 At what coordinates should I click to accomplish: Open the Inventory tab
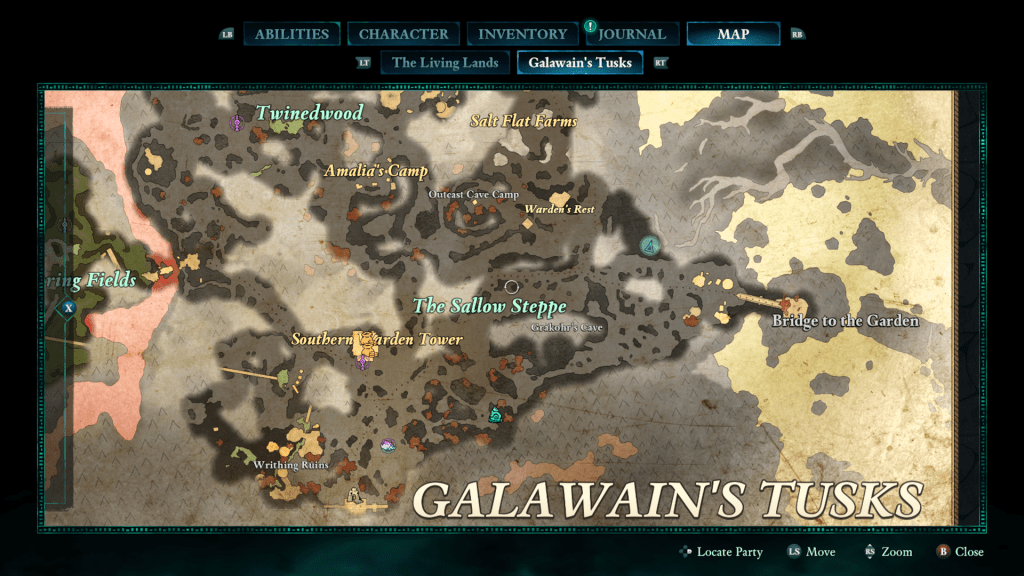[522, 34]
